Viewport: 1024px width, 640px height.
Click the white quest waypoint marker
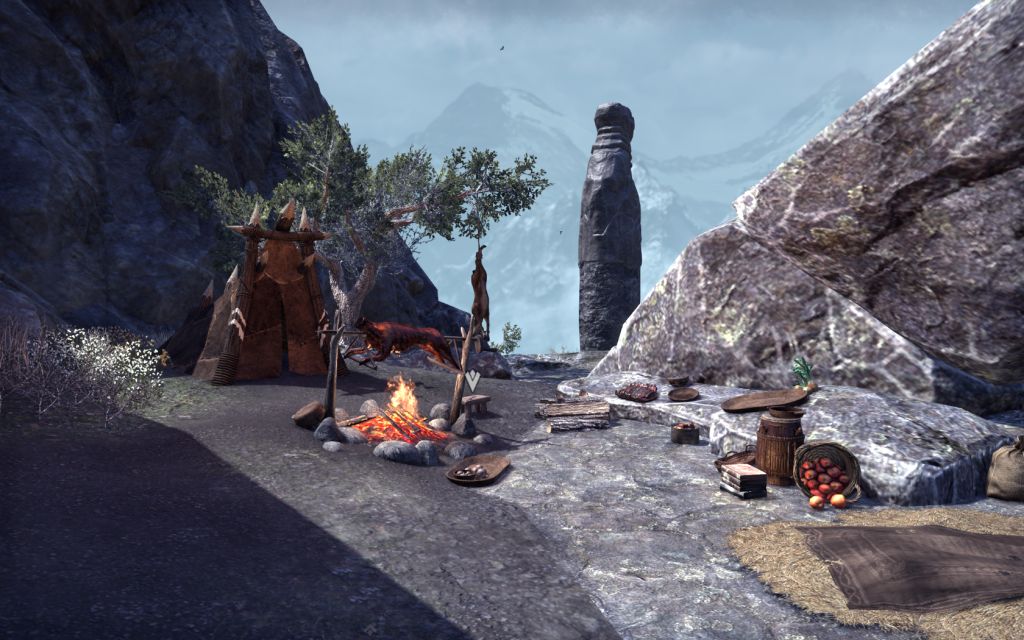pyautogui.click(x=472, y=380)
